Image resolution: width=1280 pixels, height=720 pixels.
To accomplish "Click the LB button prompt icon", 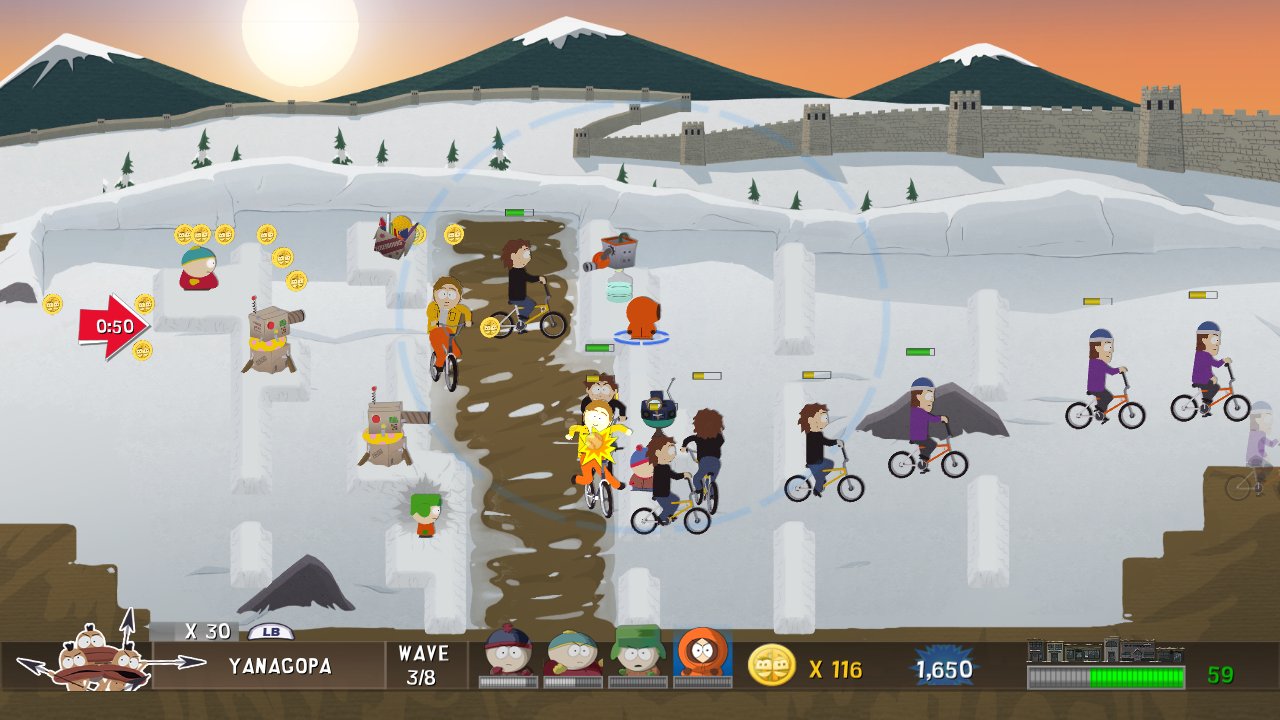I will (271, 631).
